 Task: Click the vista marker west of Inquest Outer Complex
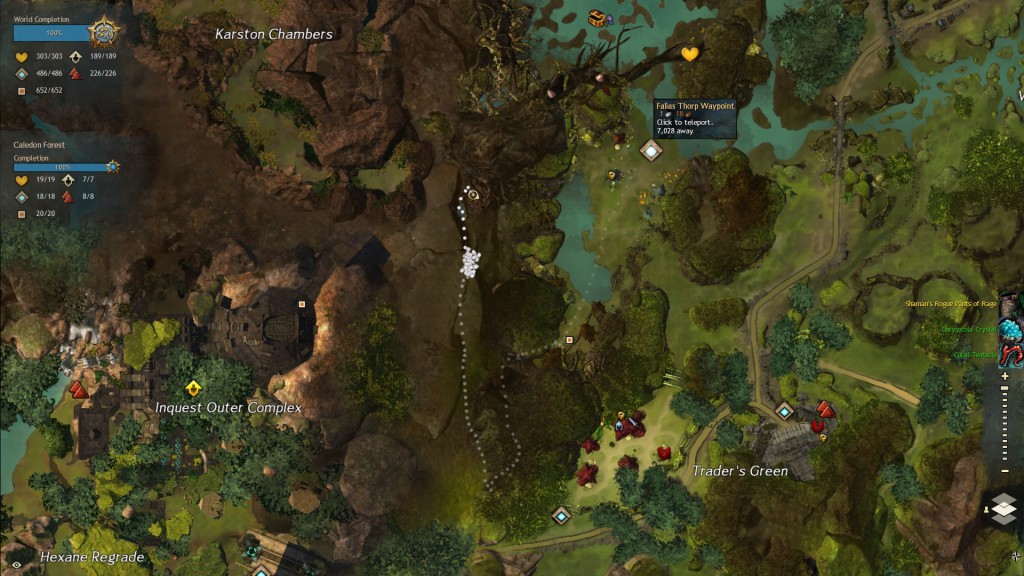click(x=79, y=389)
